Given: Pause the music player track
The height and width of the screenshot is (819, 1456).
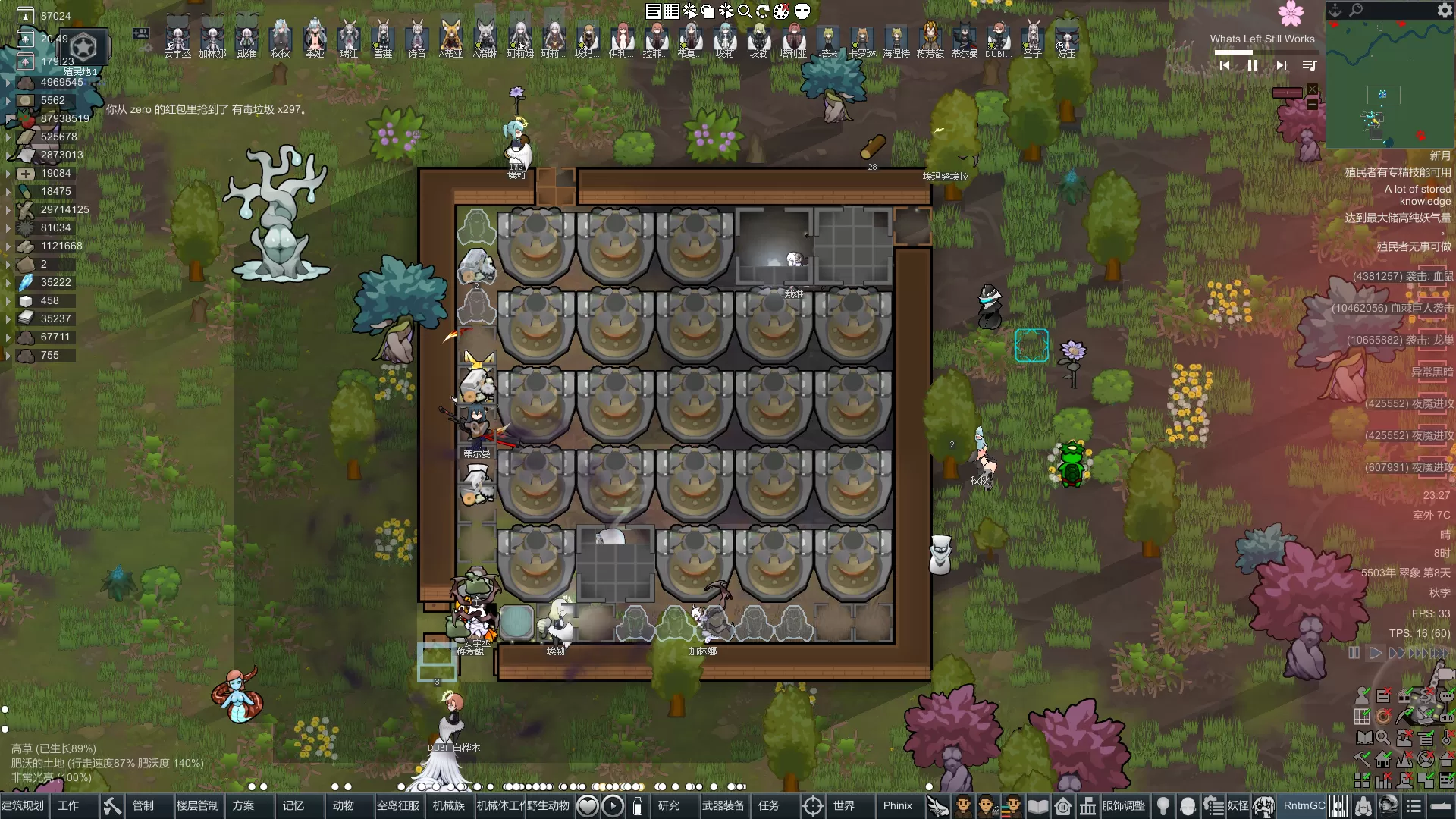Looking at the screenshot, I should (x=1253, y=66).
